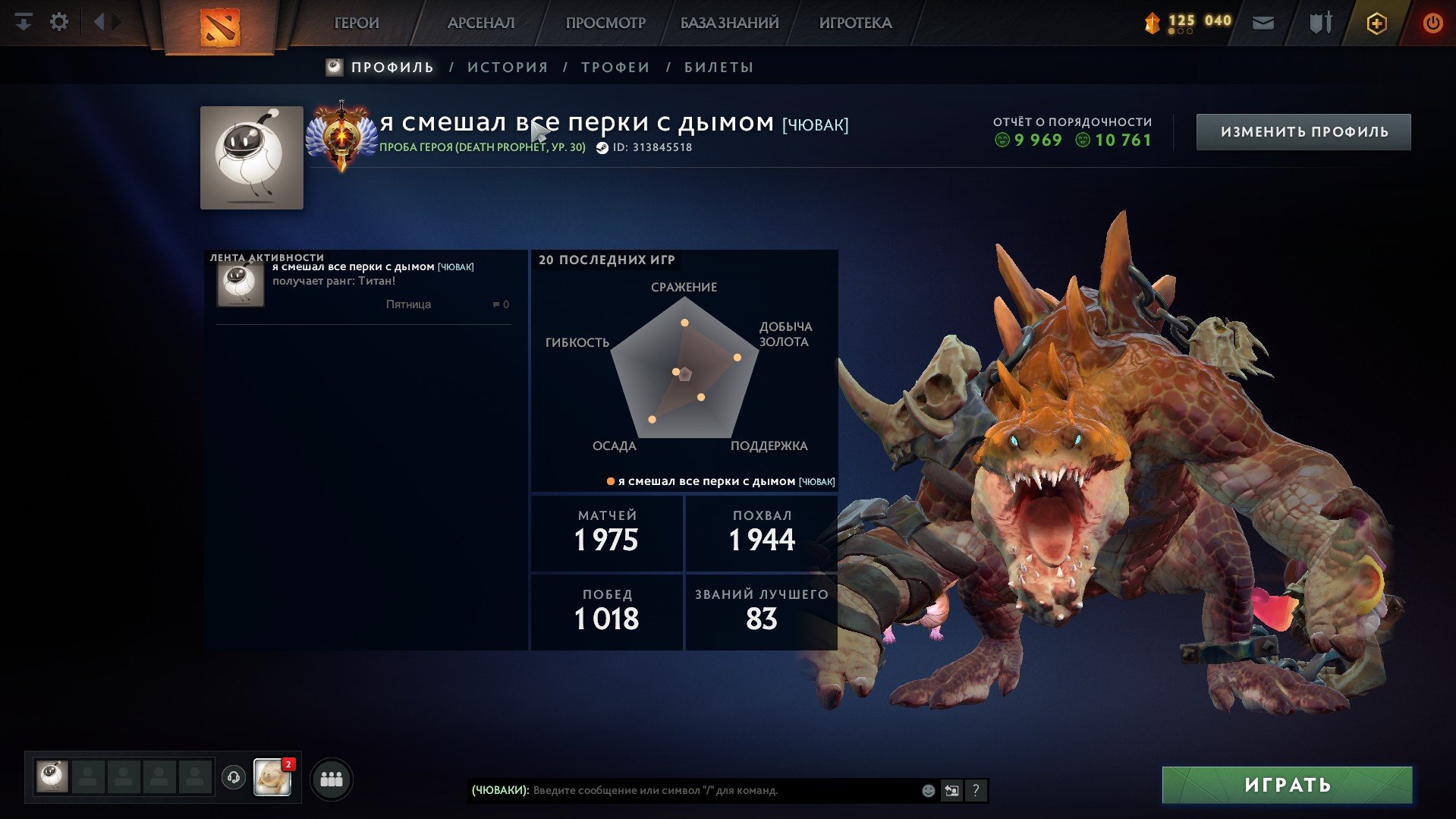Switch to the ИСТОРИЯ tab
This screenshot has height=819, width=1456.
[x=507, y=67]
